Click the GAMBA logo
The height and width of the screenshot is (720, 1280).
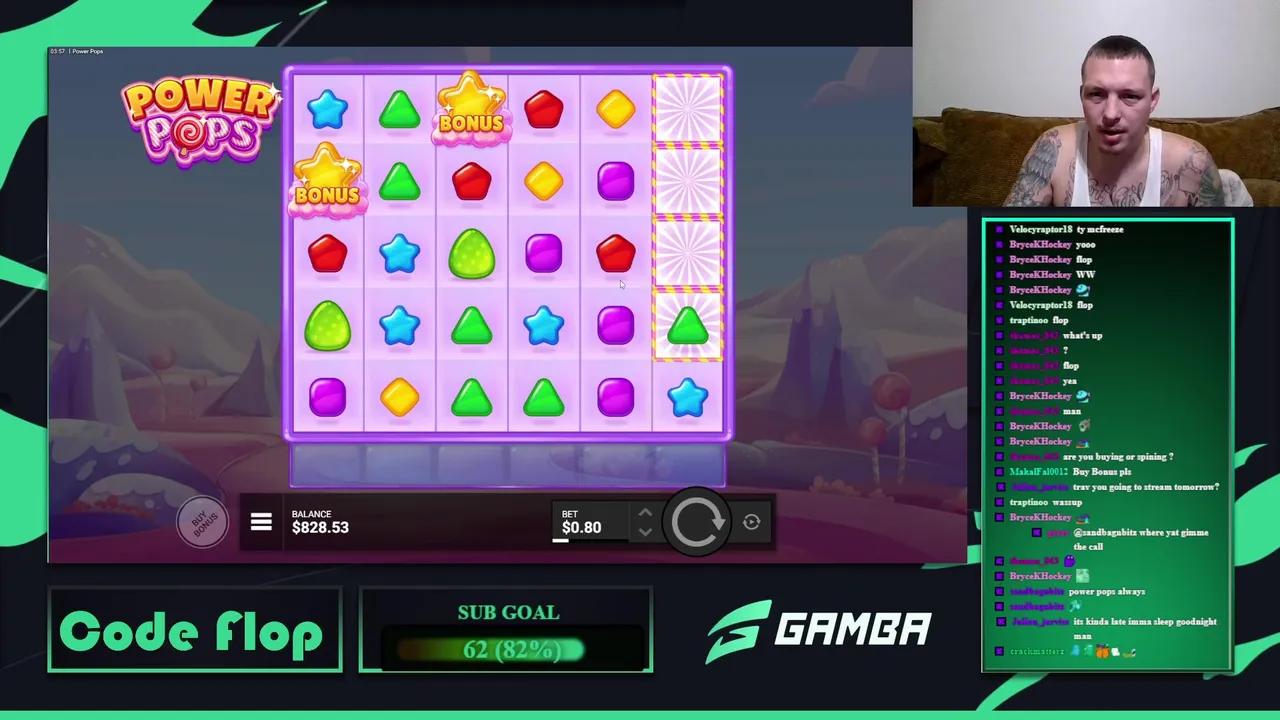[820, 628]
